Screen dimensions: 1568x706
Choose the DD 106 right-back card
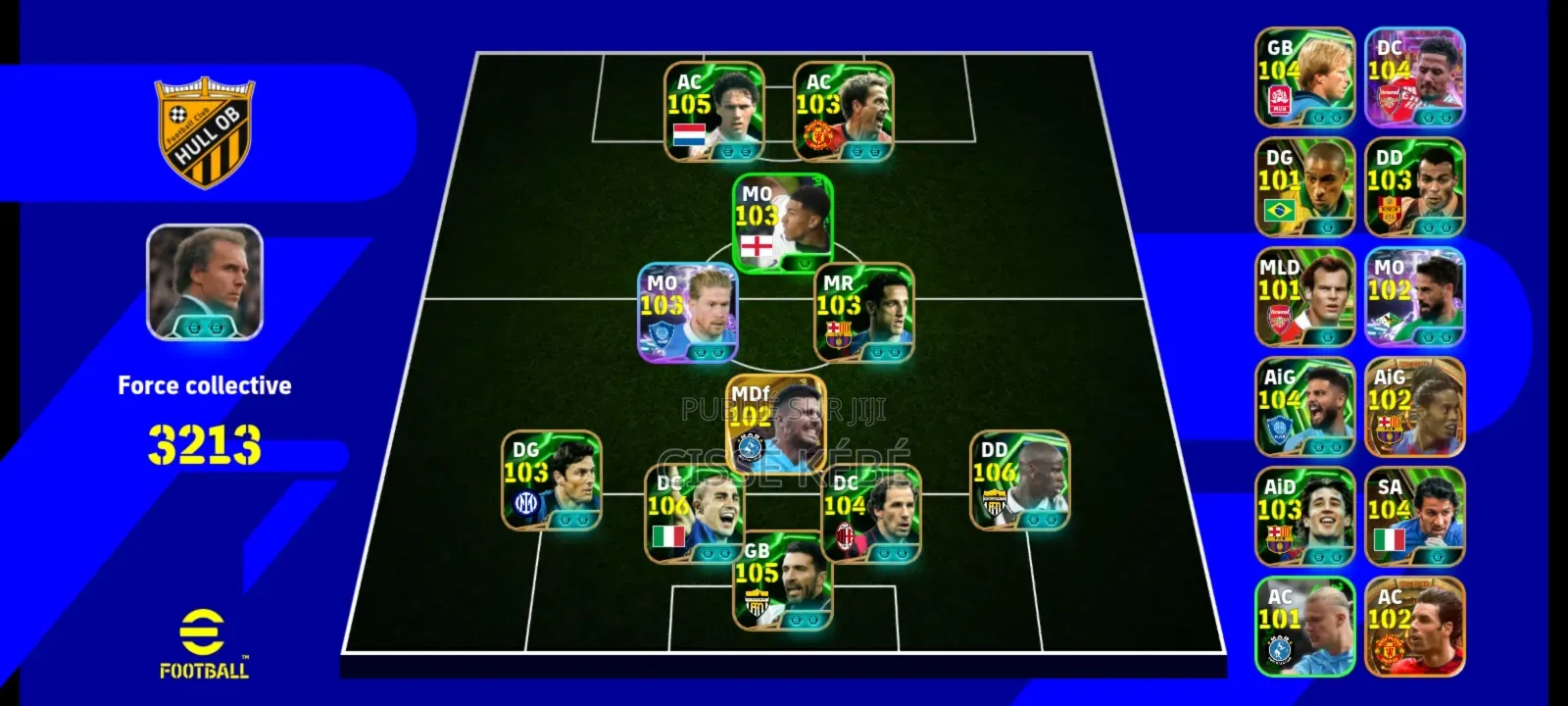tap(1019, 480)
